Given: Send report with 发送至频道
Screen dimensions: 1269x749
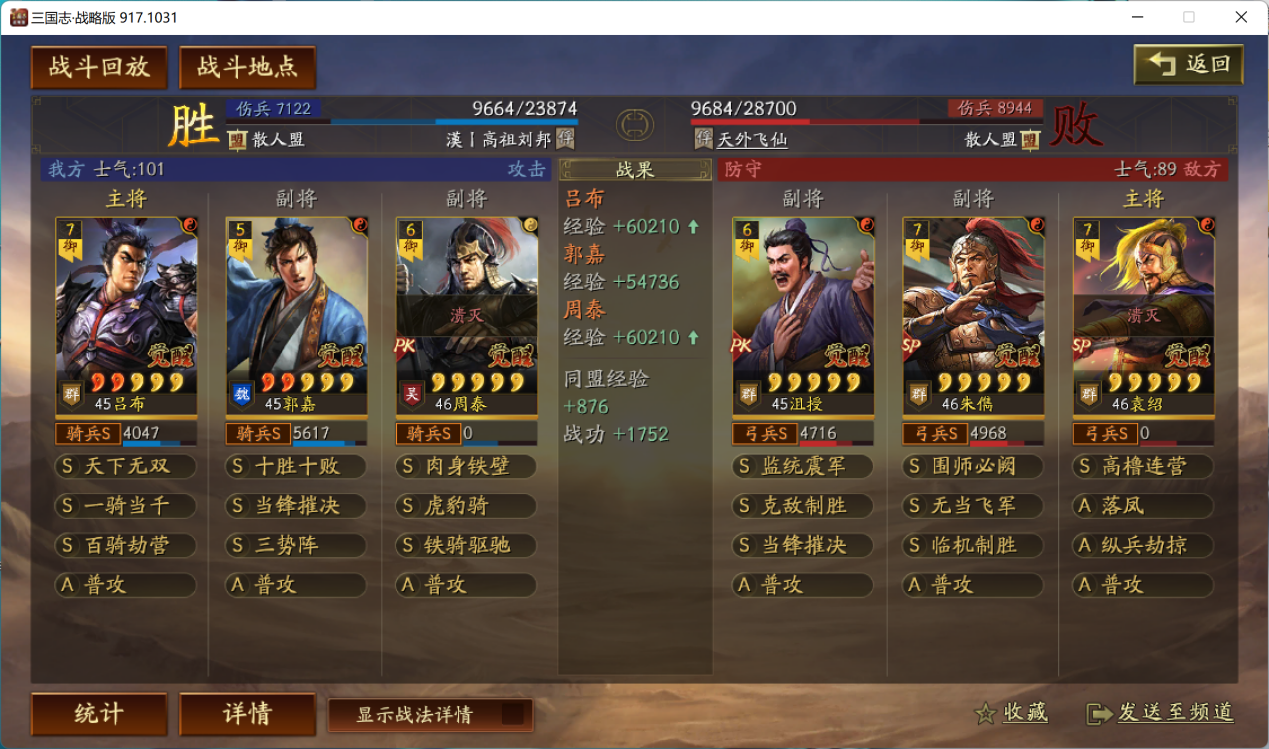Looking at the screenshot, I should tap(1161, 712).
